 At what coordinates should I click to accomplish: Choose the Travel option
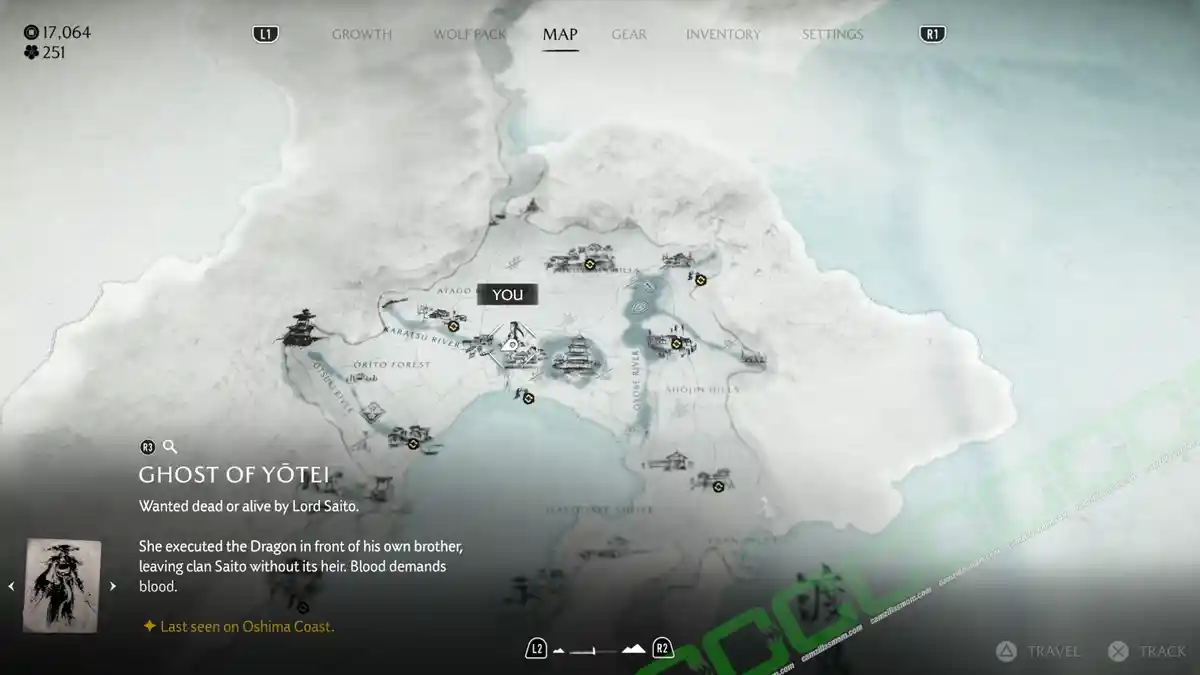coord(1038,651)
